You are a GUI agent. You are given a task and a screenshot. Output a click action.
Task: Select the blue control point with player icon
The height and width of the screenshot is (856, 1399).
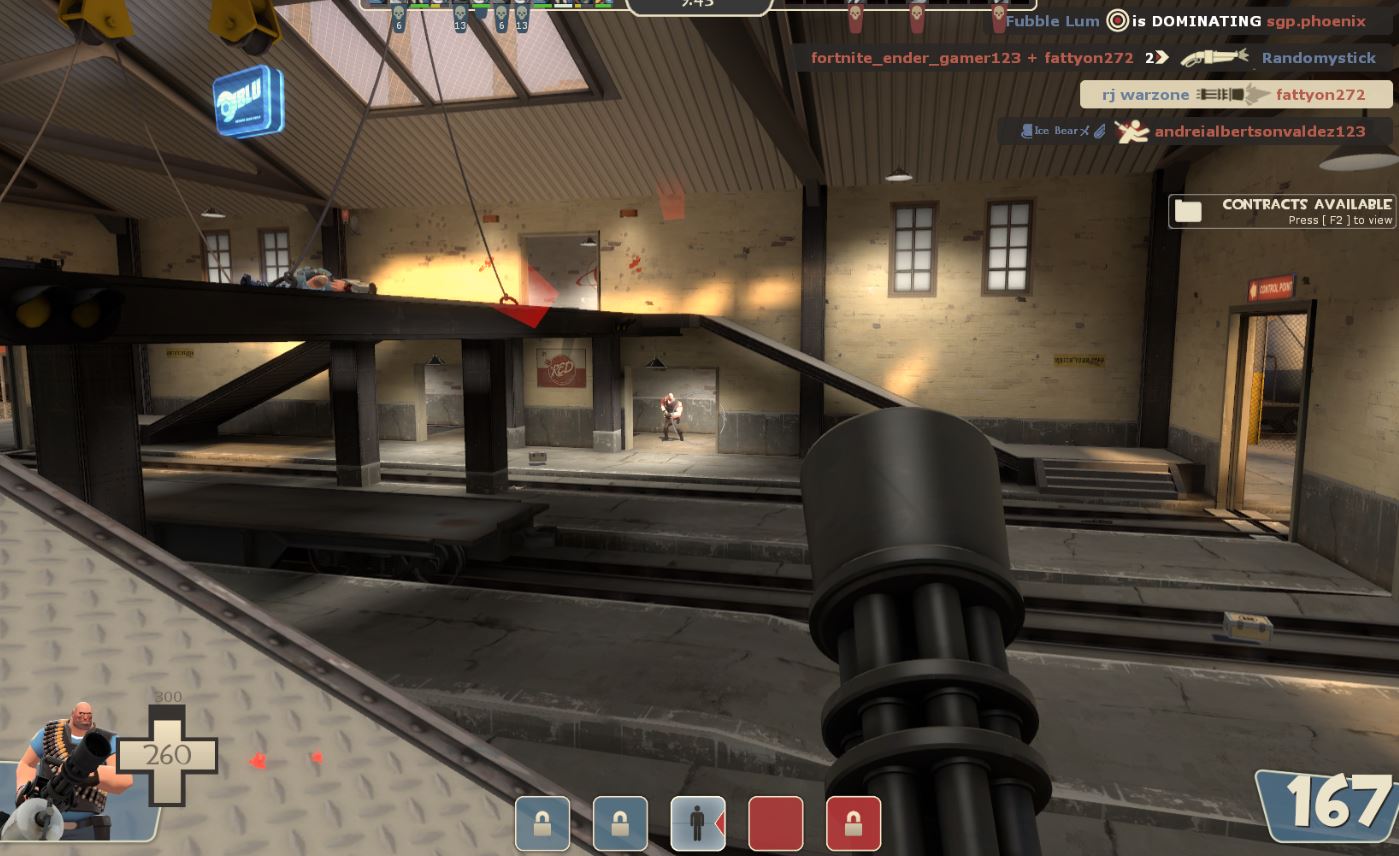tap(698, 823)
